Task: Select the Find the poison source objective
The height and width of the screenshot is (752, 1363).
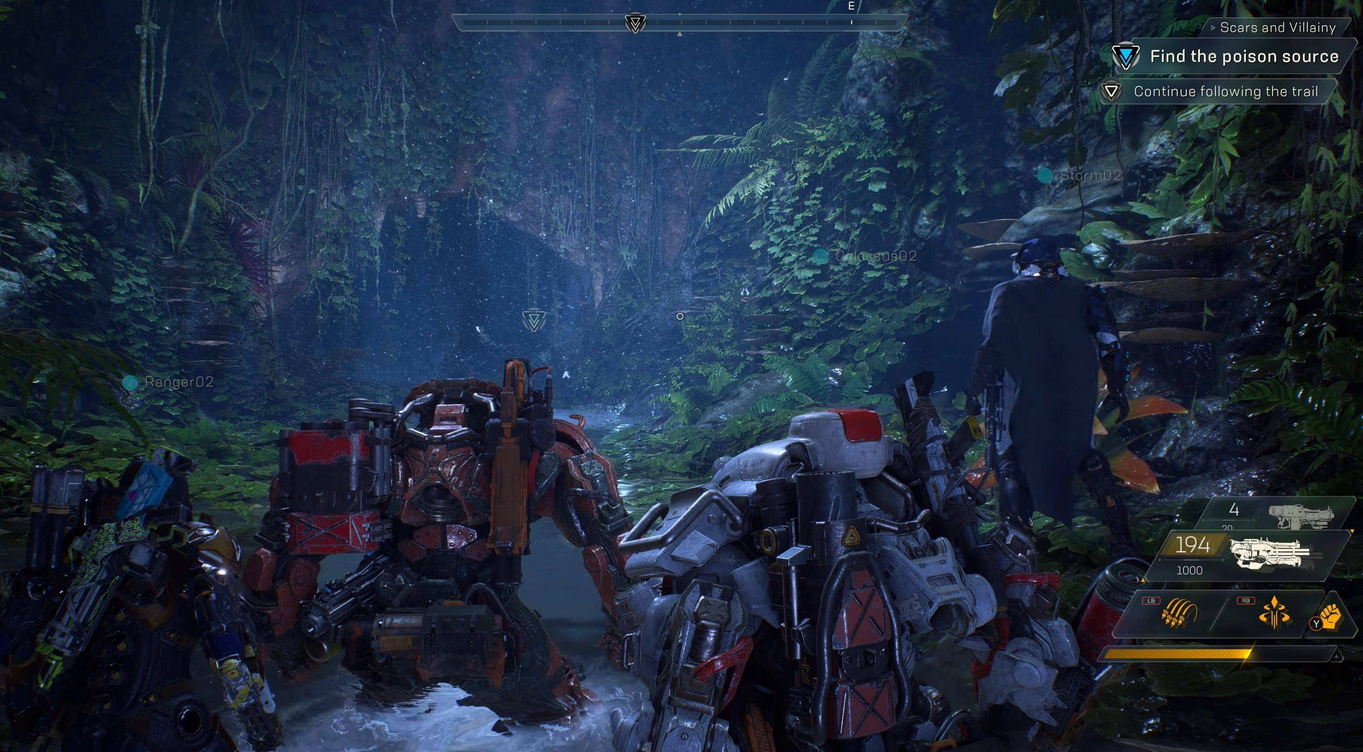Action: 1243,57
